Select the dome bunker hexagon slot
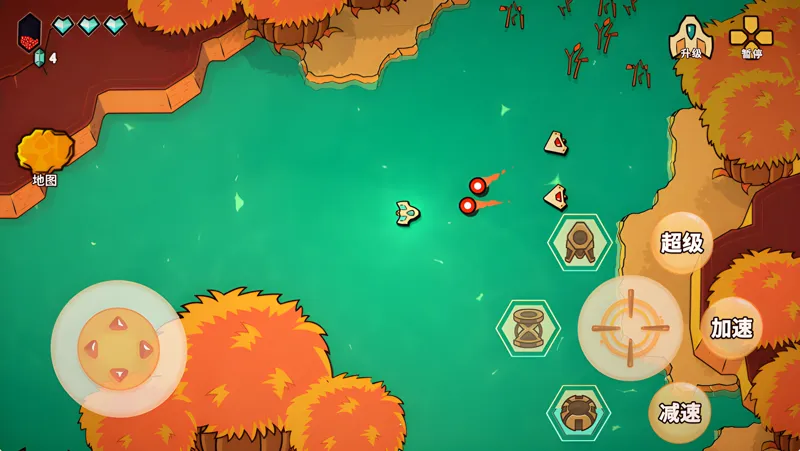This screenshot has width=800, height=451. (578, 412)
